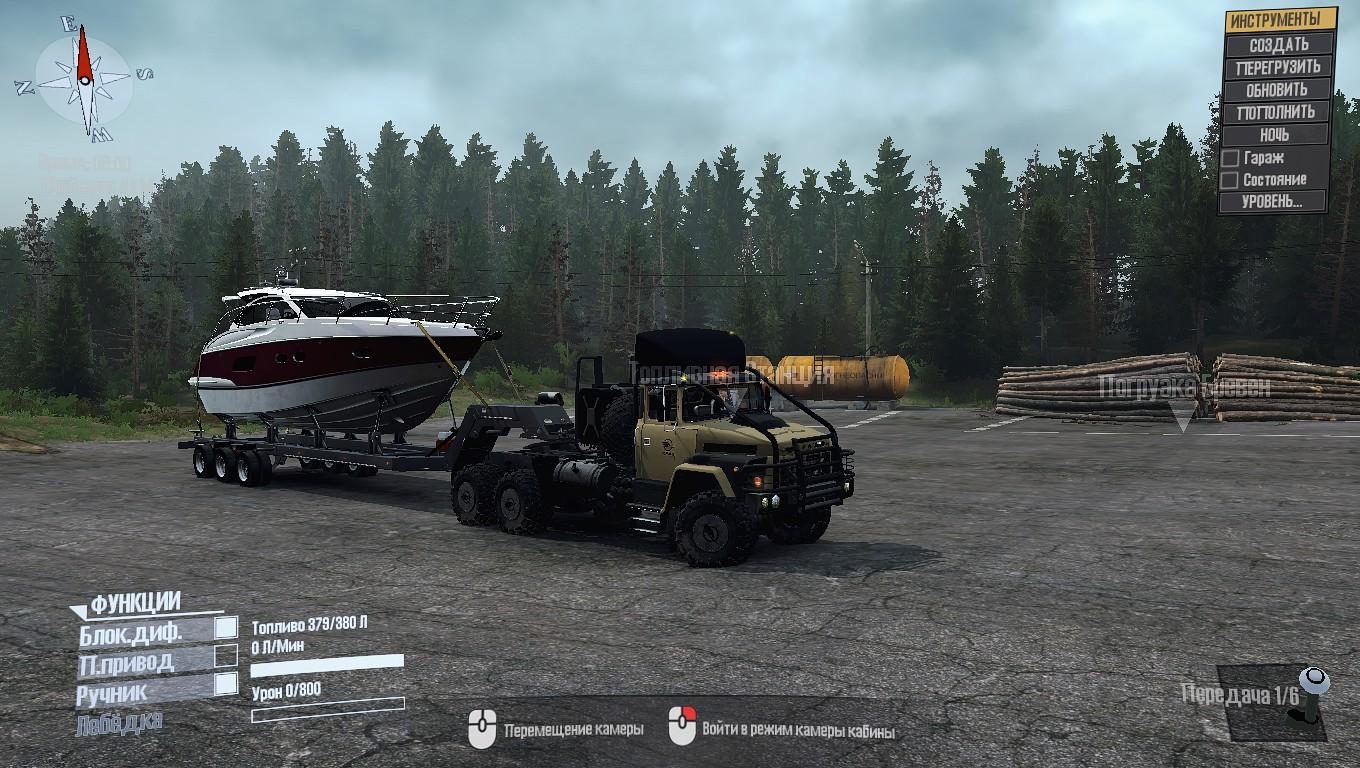Click the compass rose

click(84, 80)
